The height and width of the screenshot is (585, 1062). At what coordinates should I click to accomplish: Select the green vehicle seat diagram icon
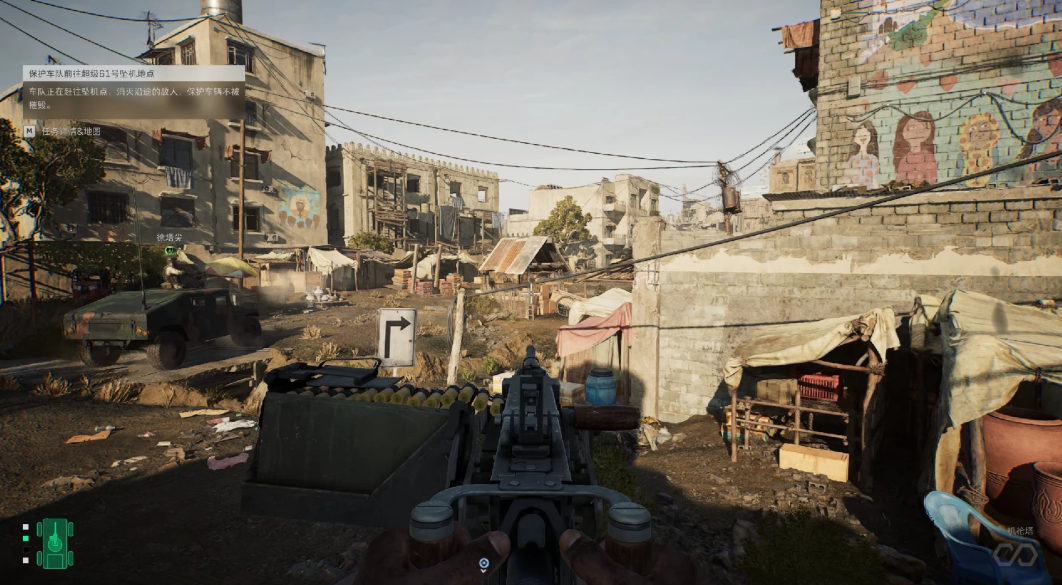55,543
